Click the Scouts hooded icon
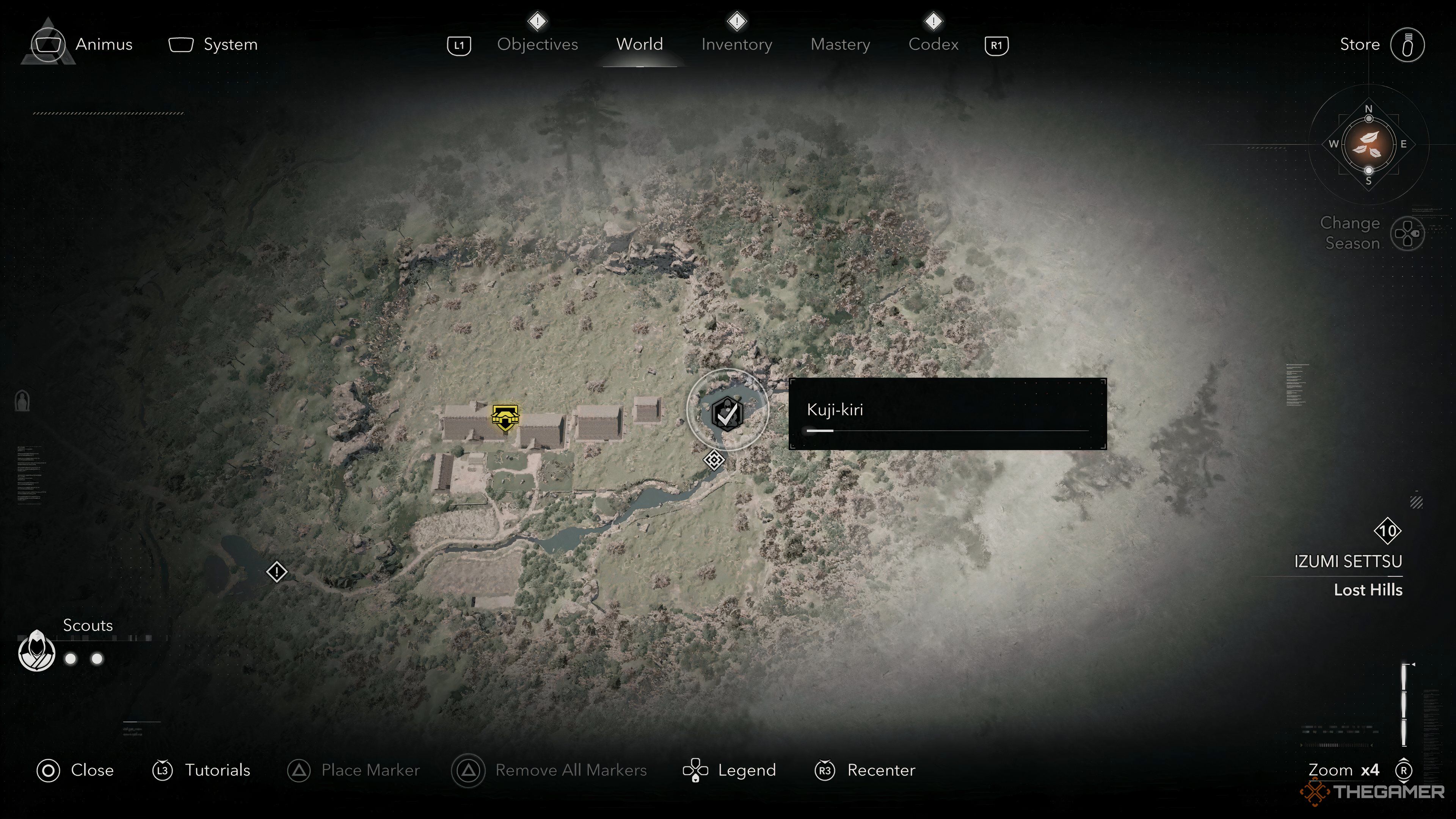The image size is (1456, 819). 37,651
